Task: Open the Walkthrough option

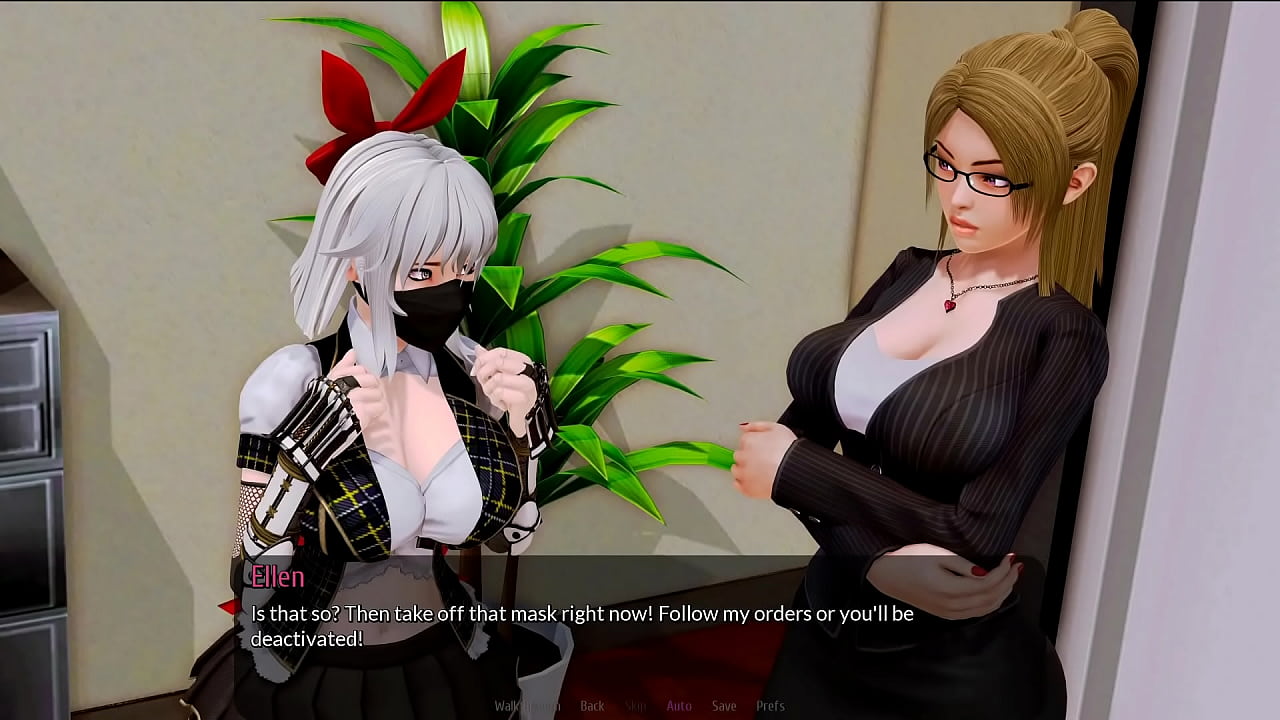Action: point(527,706)
